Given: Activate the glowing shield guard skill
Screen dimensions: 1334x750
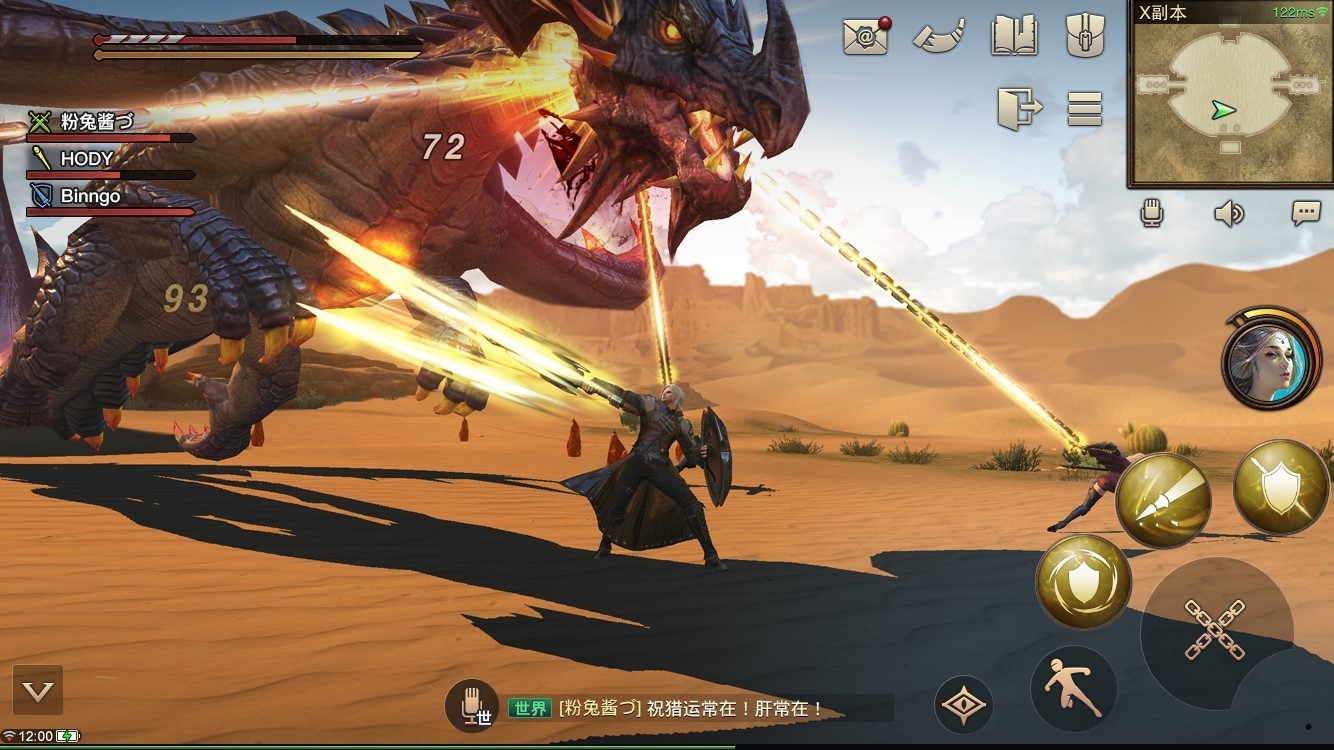Looking at the screenshot, I should point(1083,580).
